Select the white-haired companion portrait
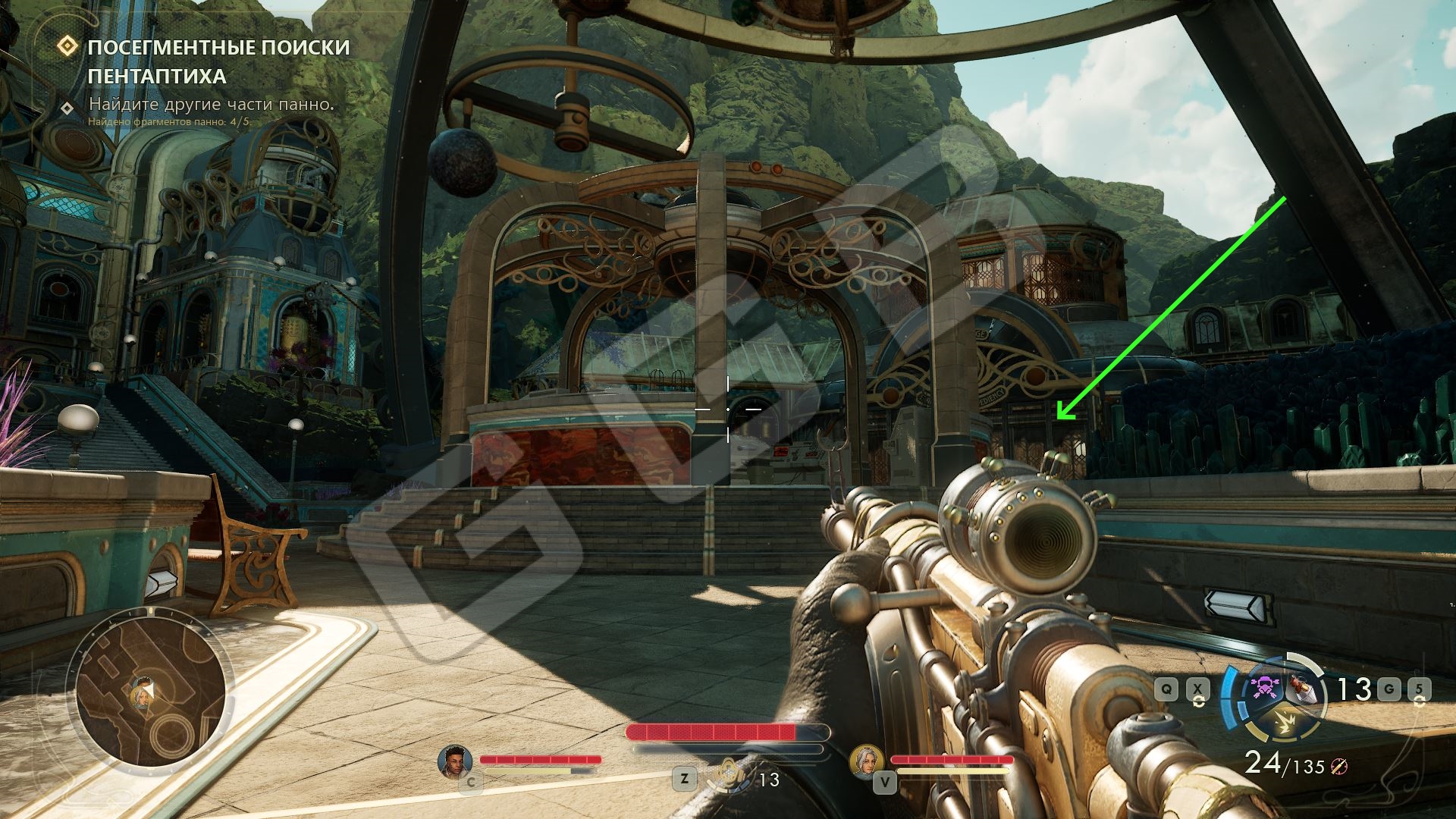 pos(865,760)
